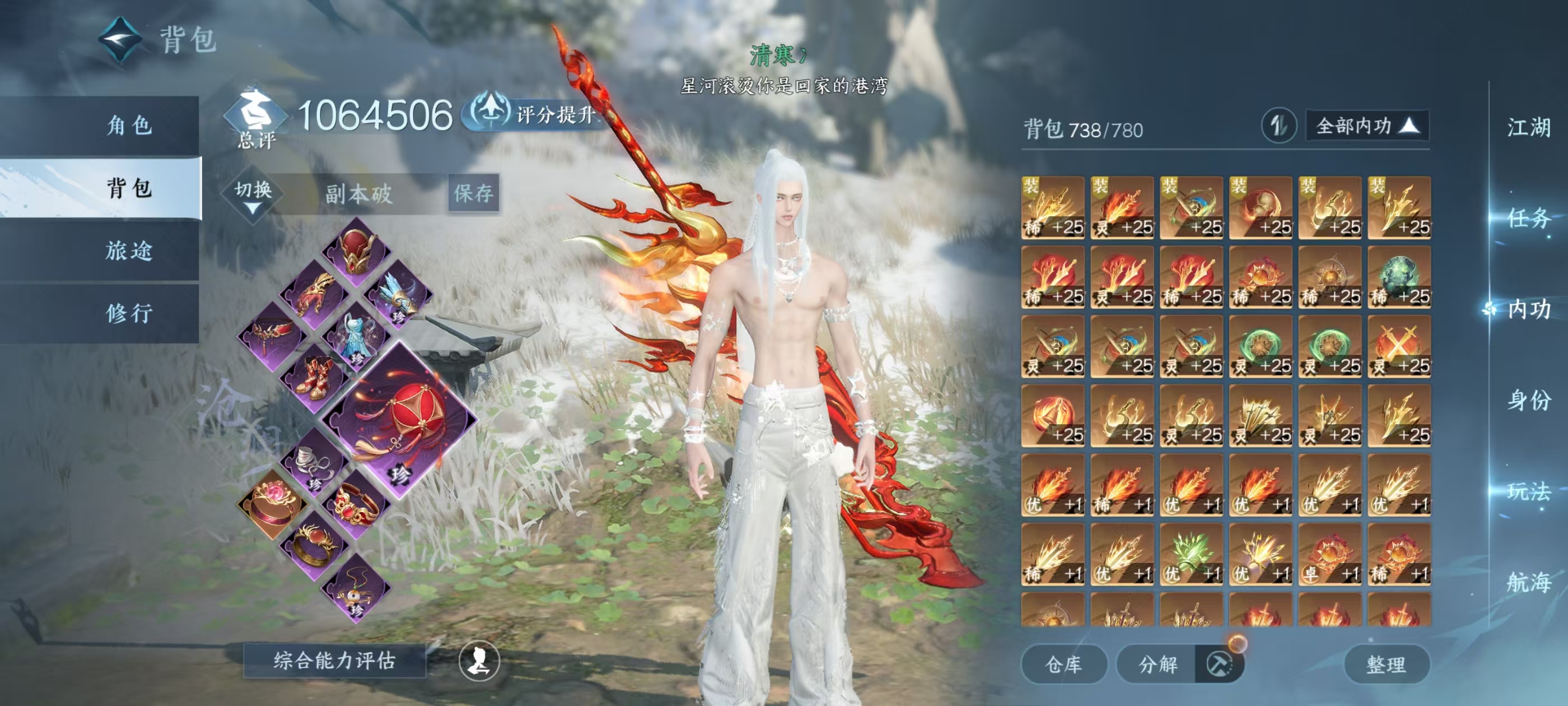
Task: Open the 切换 loadout switcher
Action: (253, 194)
